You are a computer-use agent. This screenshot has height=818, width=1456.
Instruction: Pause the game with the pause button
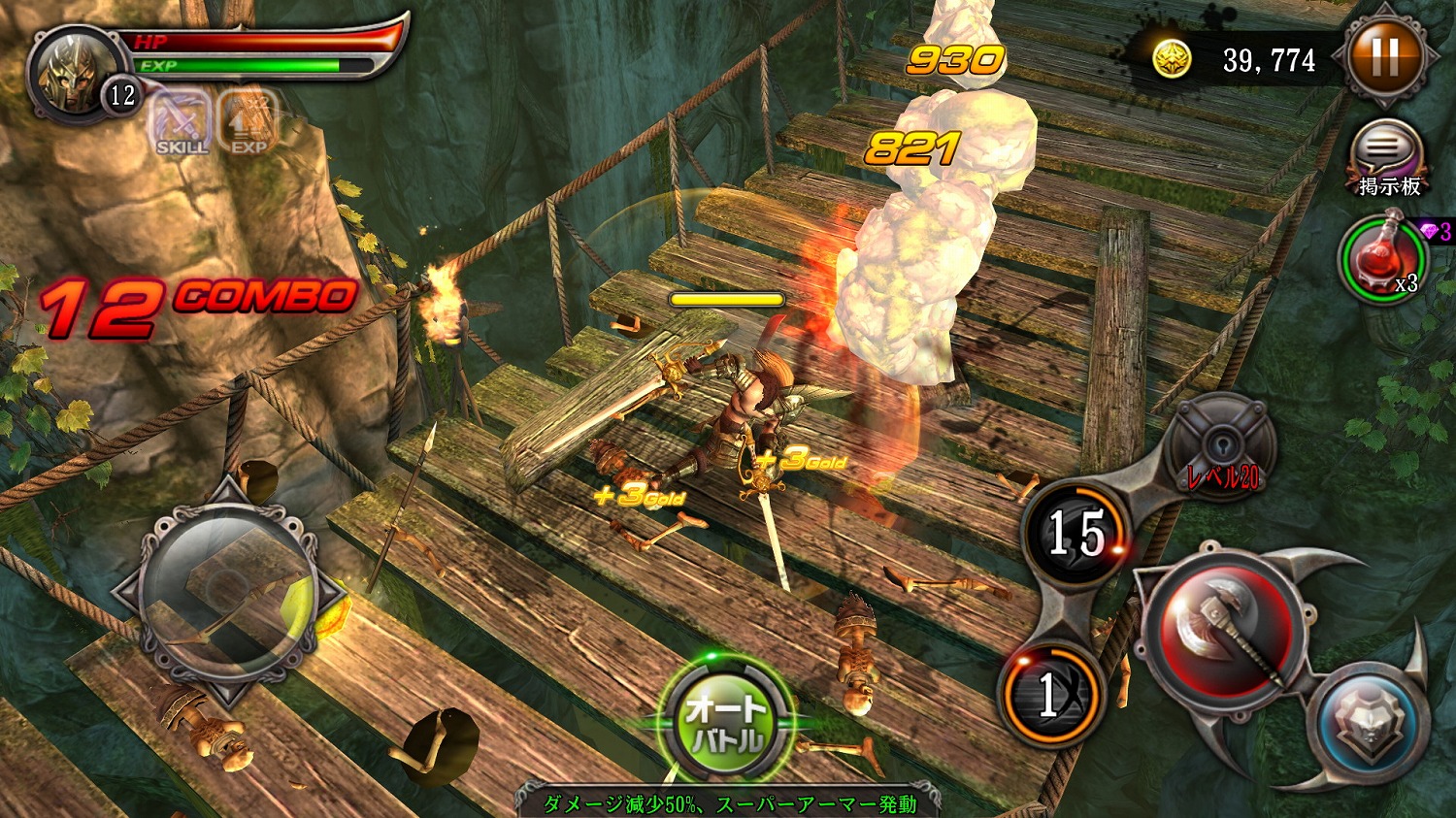(1385, 58)
